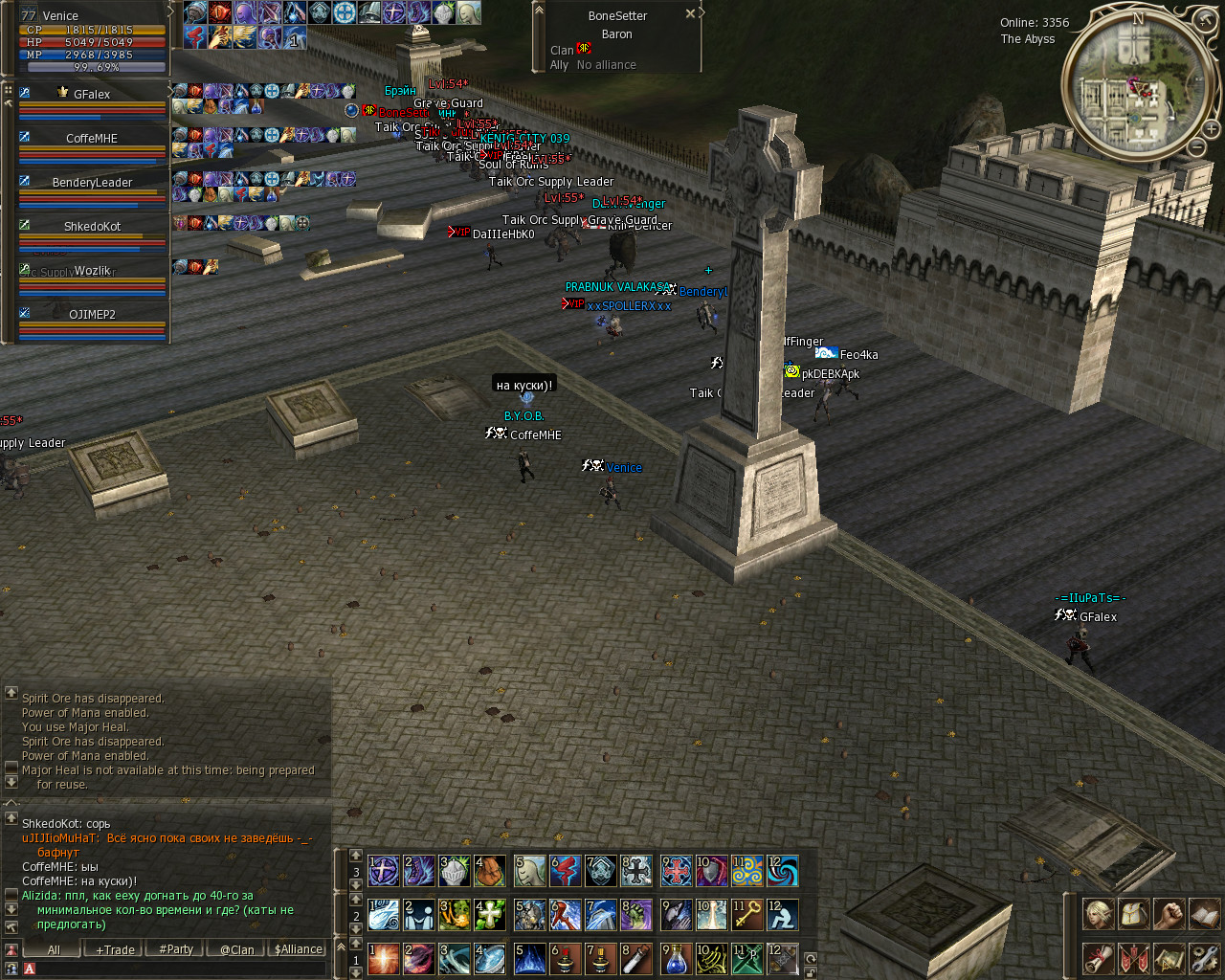
Task: Open the inventory backpack button
Action: pyautogui.click(x=1133, y=914)
